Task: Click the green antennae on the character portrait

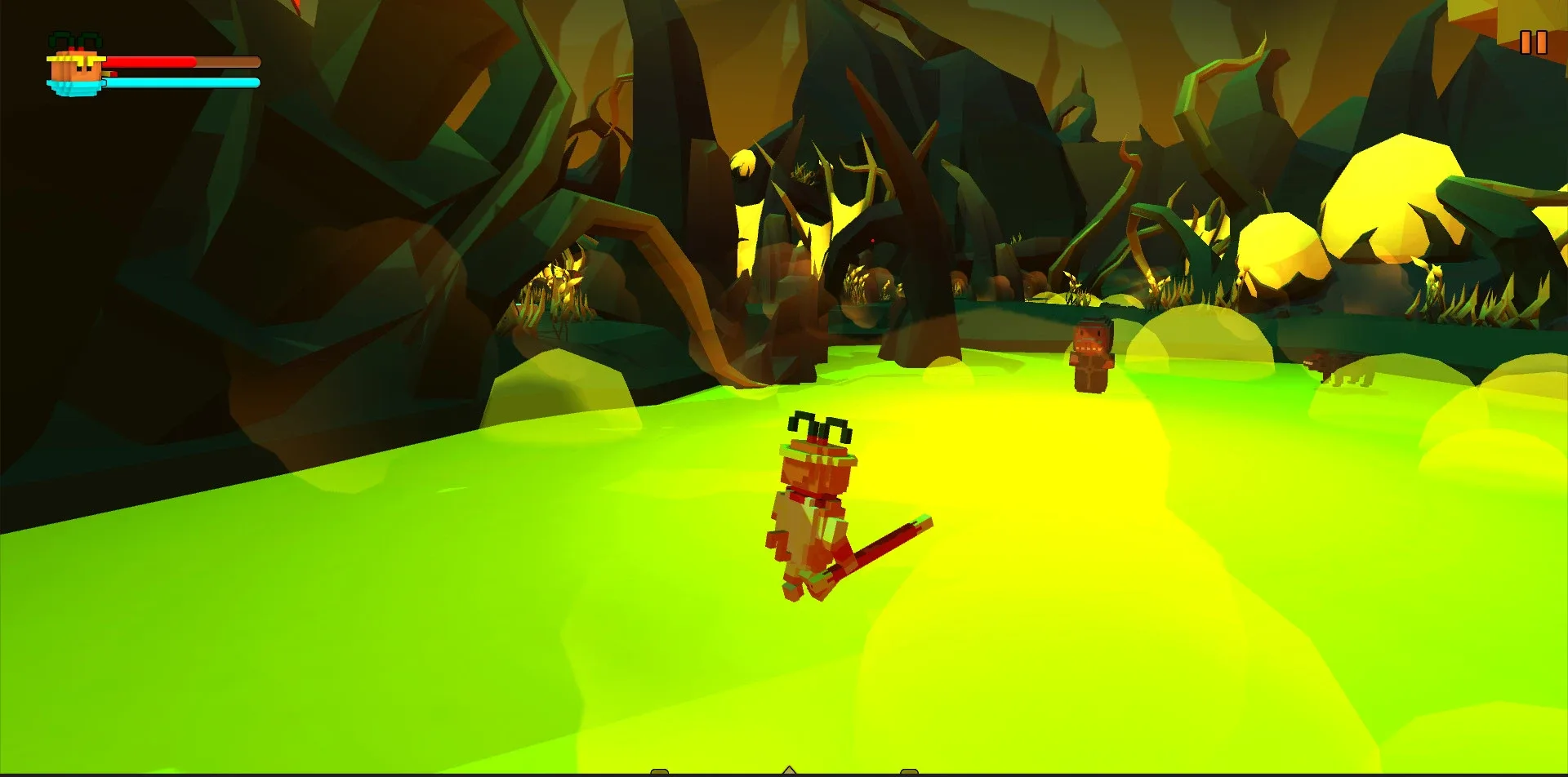Action: coord(78,38)
